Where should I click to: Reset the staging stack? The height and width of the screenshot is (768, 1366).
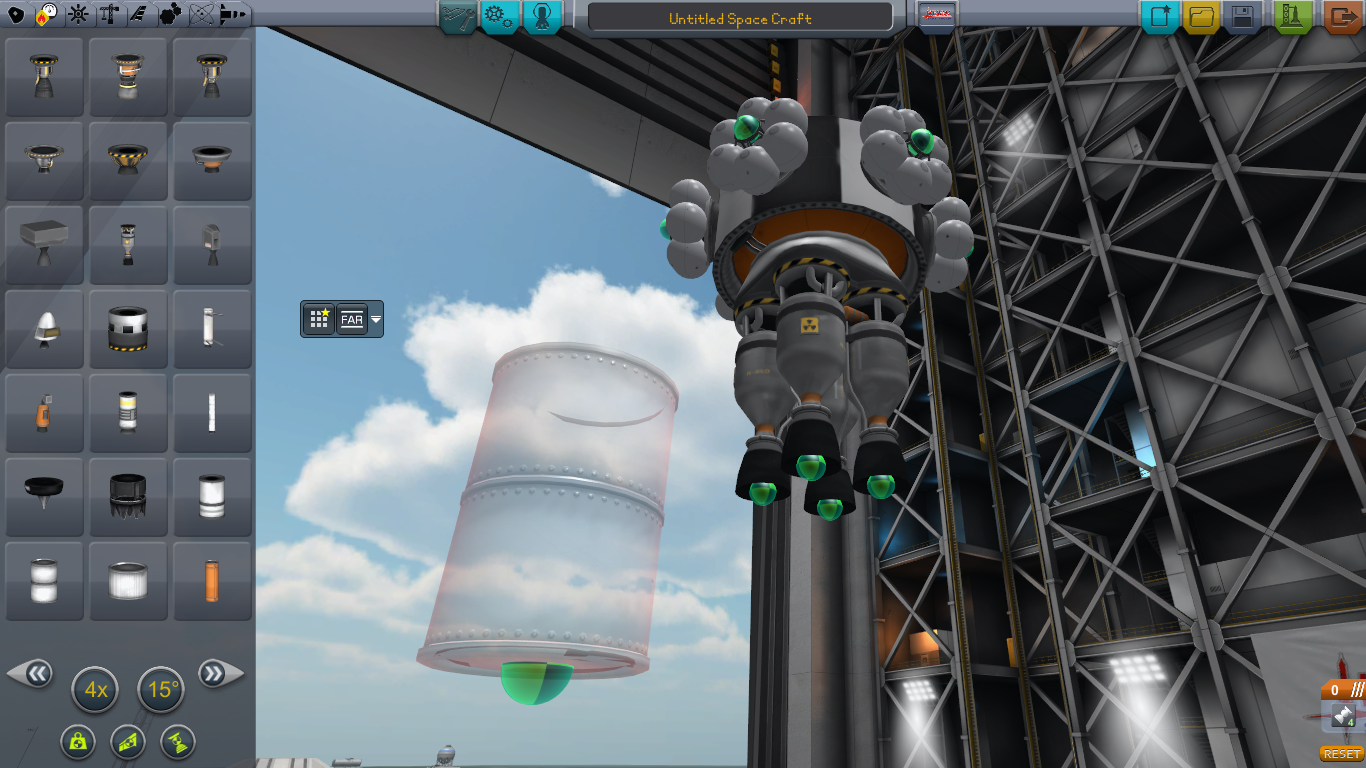(x=1342, y=753)
